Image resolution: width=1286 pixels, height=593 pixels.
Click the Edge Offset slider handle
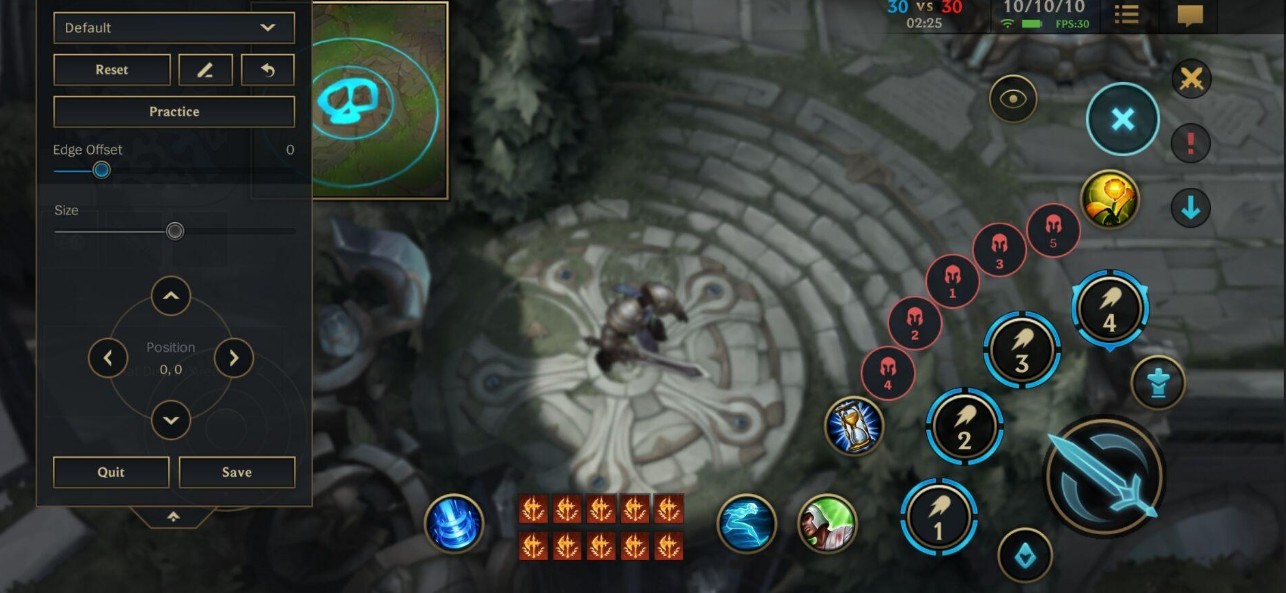(x=101, y=170)
